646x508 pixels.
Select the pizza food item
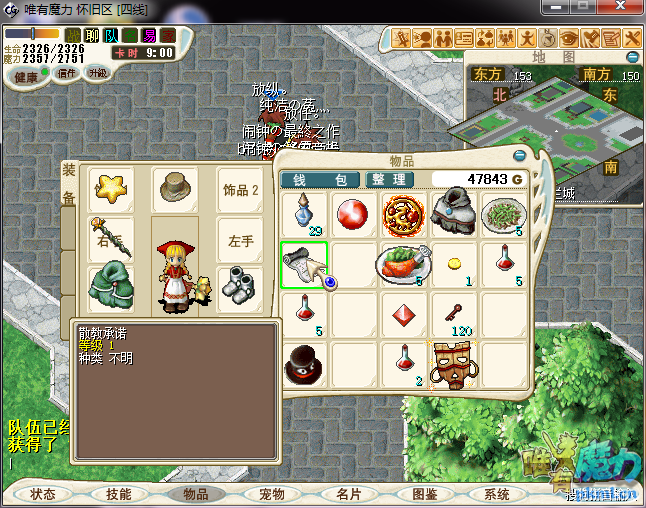pos(404,214)
